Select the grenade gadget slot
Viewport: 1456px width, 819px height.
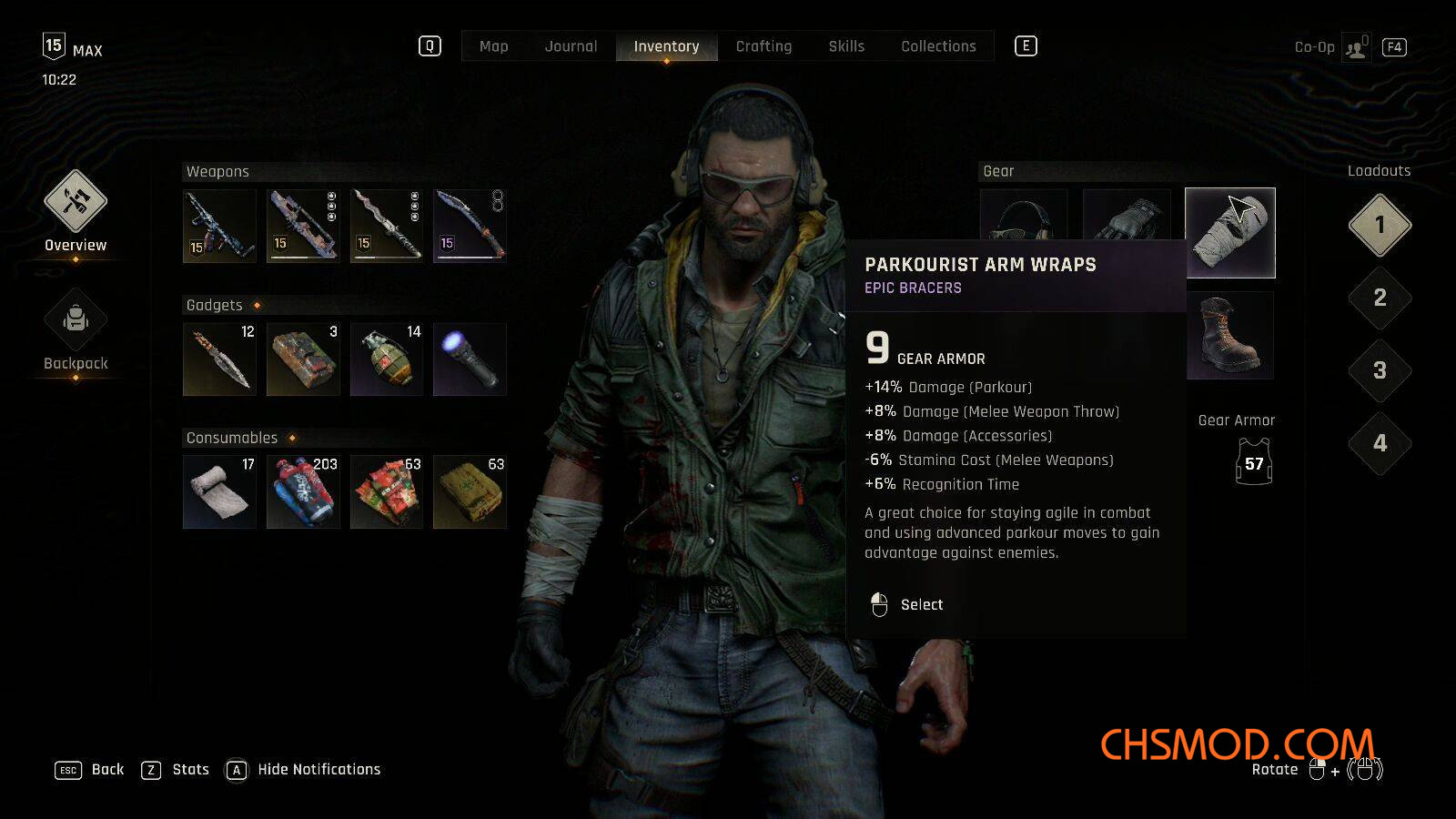pyautogui.click(x=387, y=359)
